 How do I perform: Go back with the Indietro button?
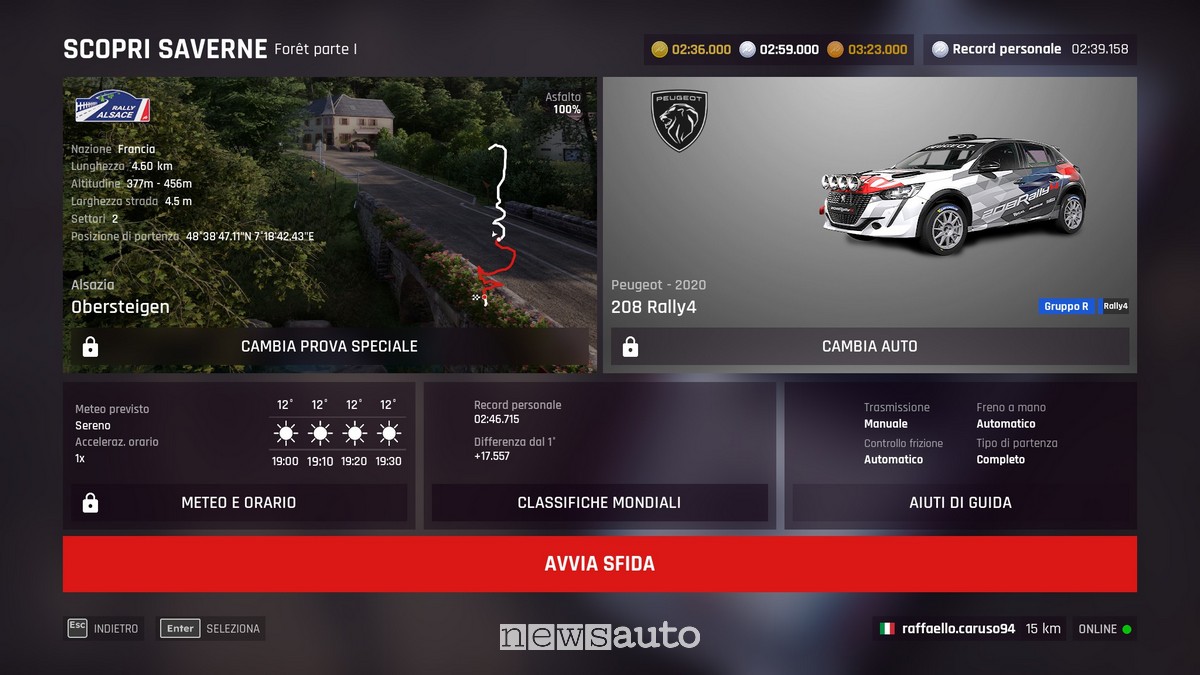[x=104, y=629]
